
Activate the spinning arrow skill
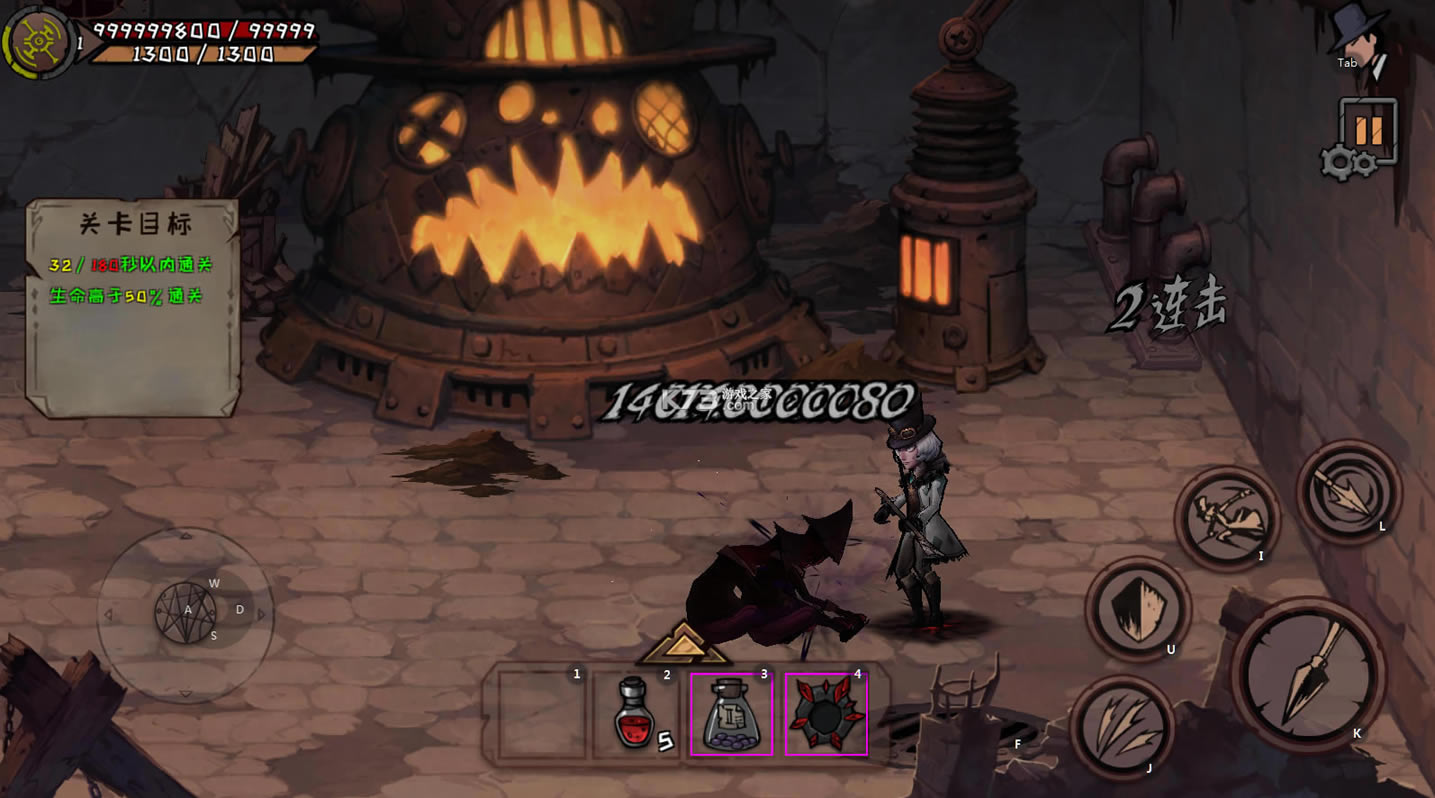click(1349, 490)
